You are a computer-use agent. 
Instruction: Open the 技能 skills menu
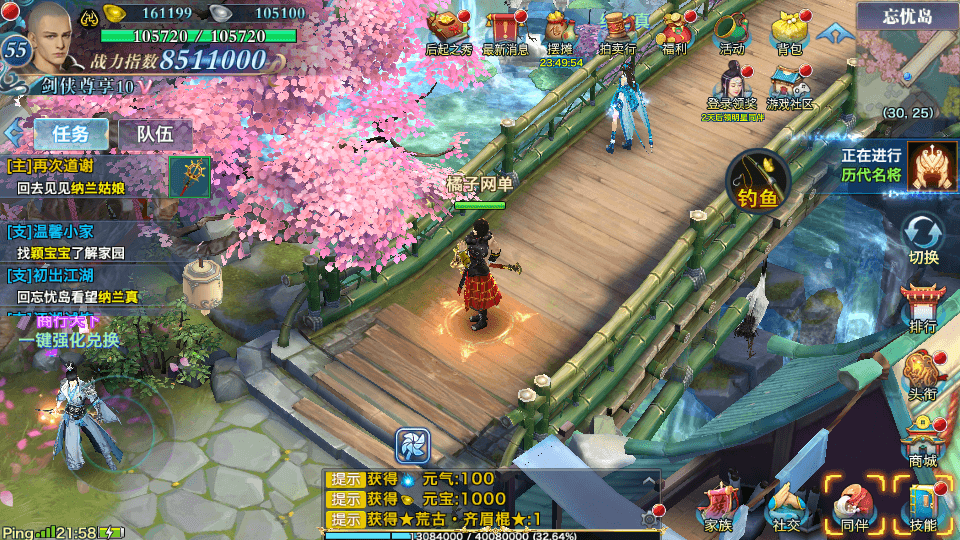[x=923, y=506]
